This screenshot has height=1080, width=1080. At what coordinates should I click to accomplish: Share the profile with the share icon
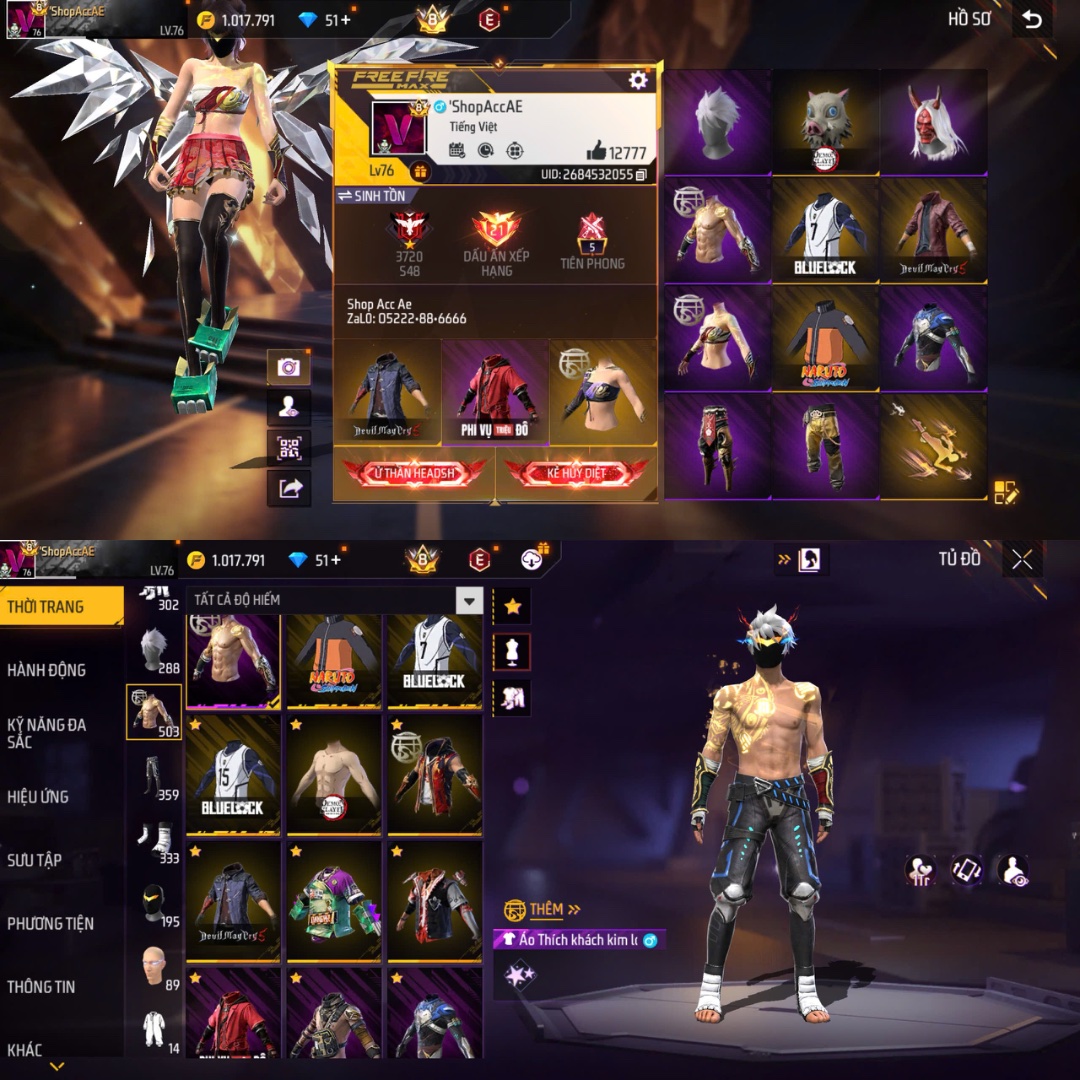pos(289,488)
